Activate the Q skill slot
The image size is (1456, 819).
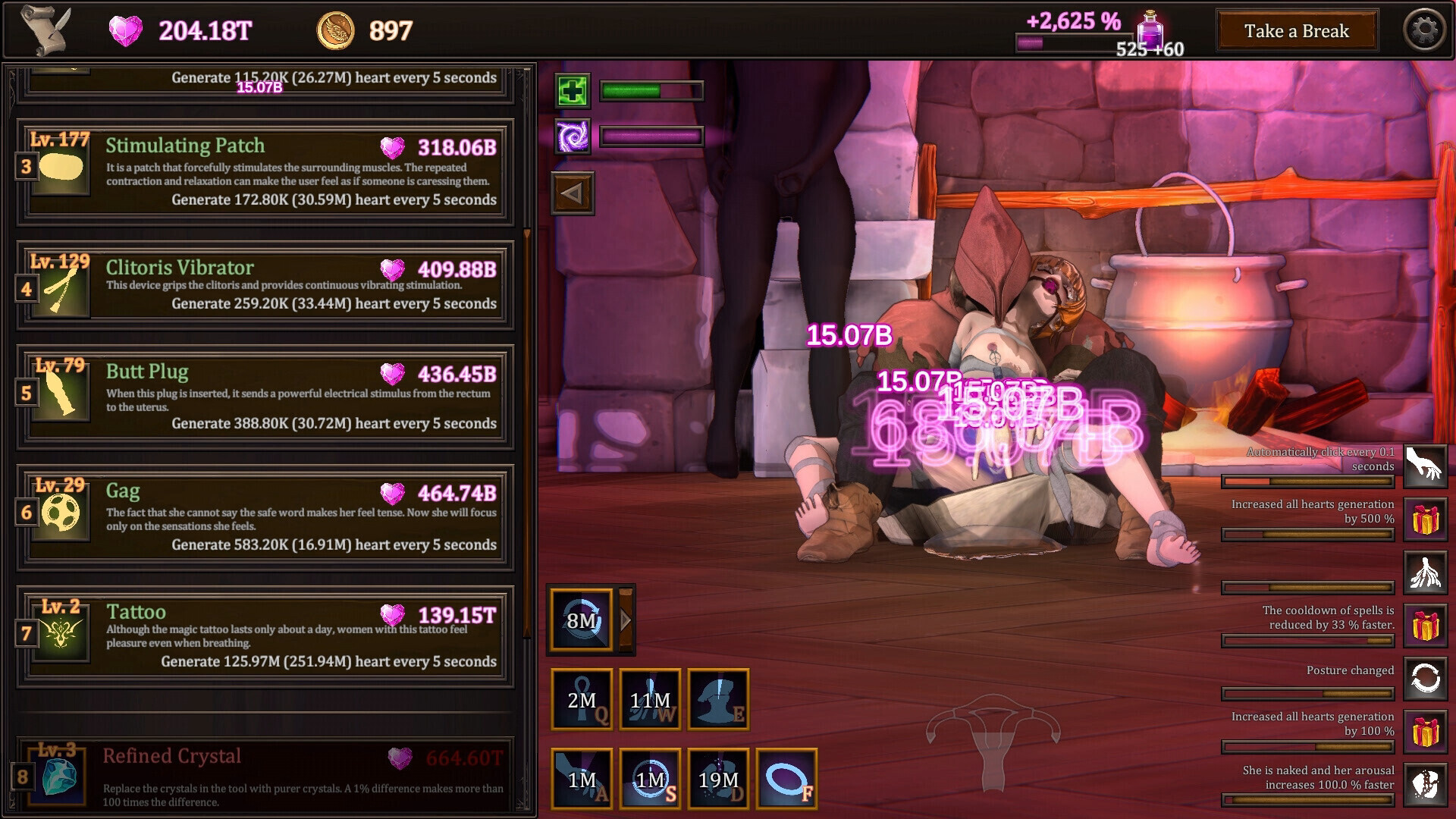coord(582,699)
